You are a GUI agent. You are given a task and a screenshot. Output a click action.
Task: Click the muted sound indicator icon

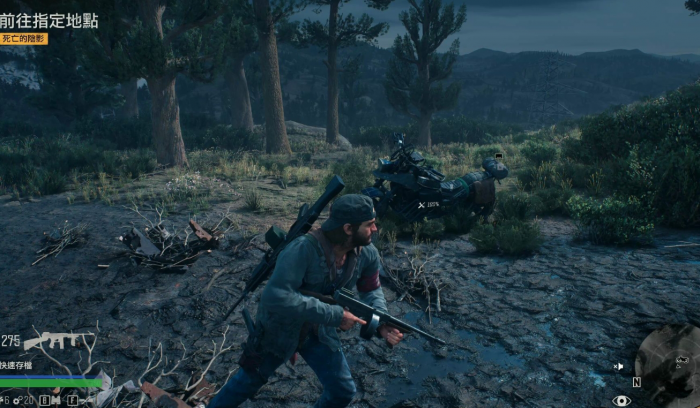coord(619,367)
